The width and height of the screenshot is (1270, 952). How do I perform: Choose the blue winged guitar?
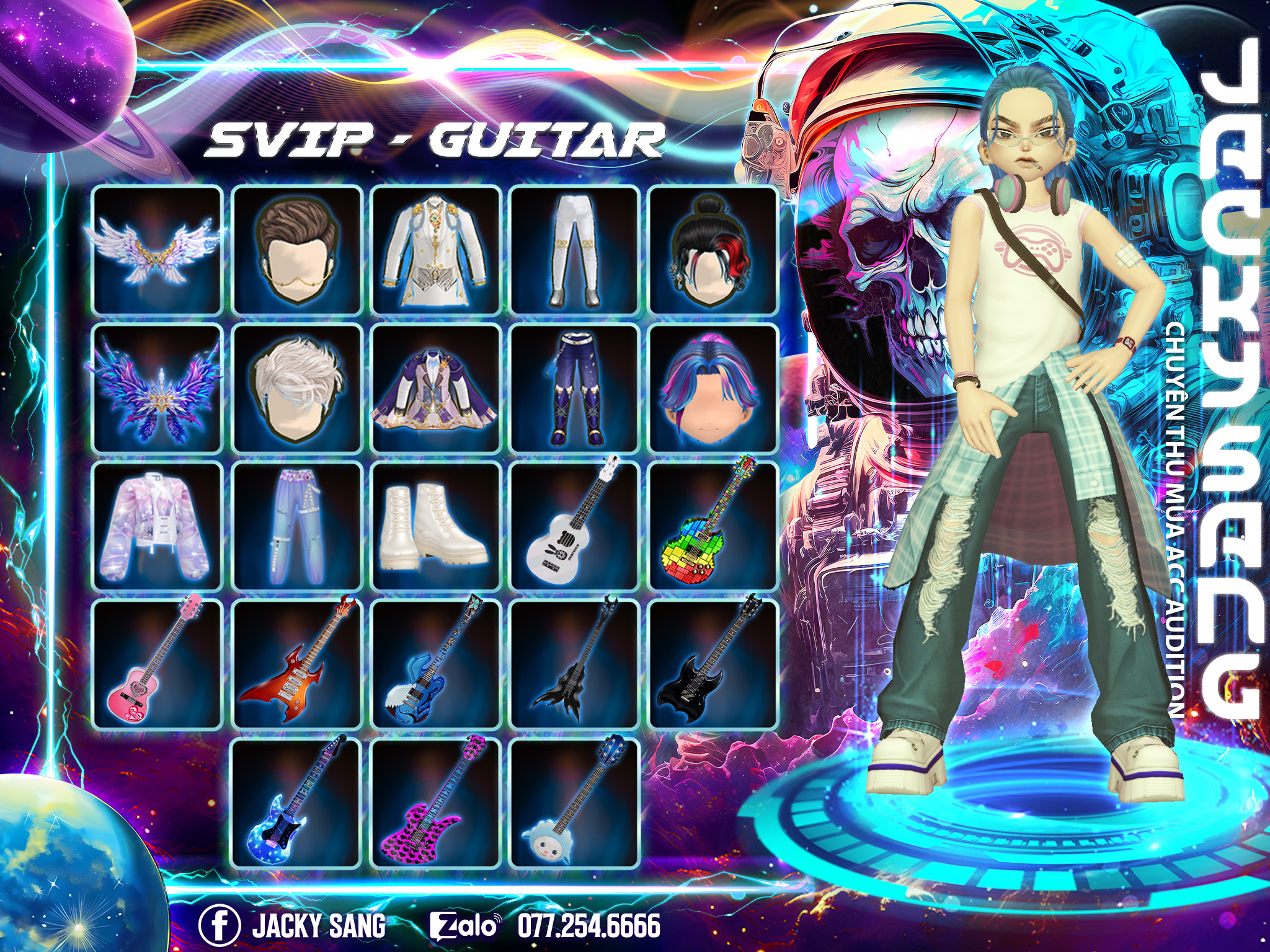click(x=435, y=664)
